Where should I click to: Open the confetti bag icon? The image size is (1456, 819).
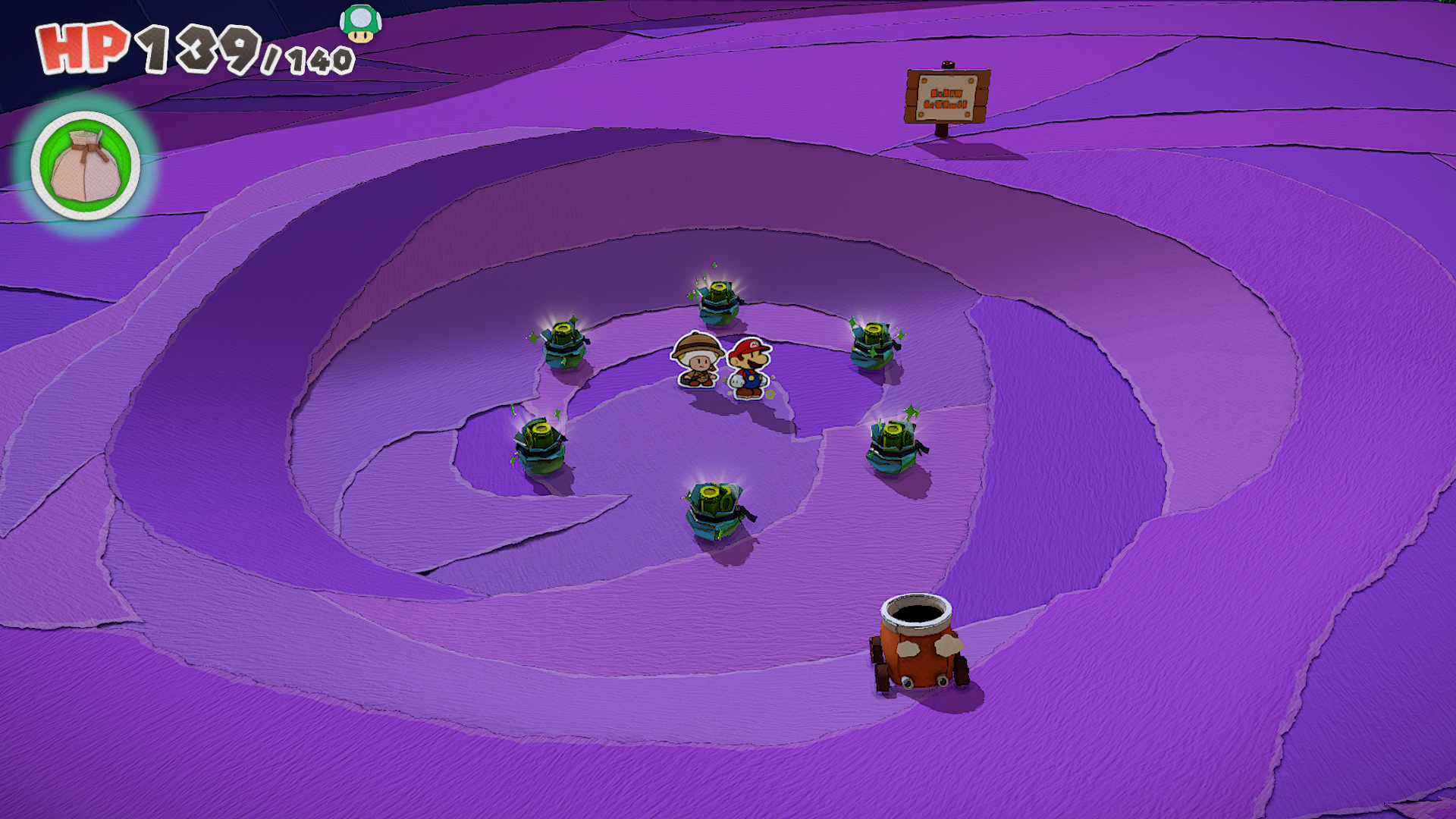pyautogui.click(x=86, y=166)
